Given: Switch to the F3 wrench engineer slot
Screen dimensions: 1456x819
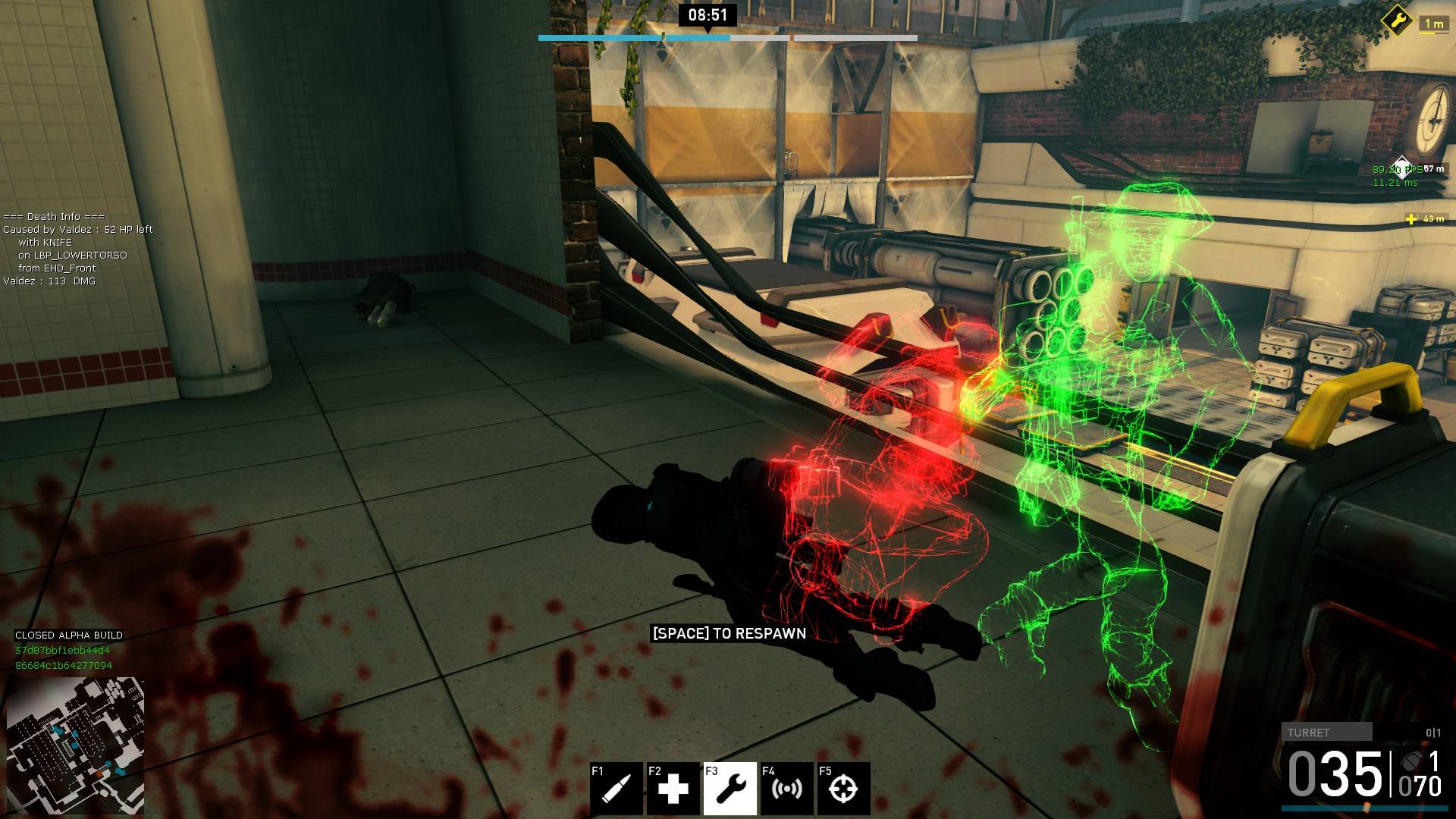Looking at the screenshot, I should click(730, 788).
